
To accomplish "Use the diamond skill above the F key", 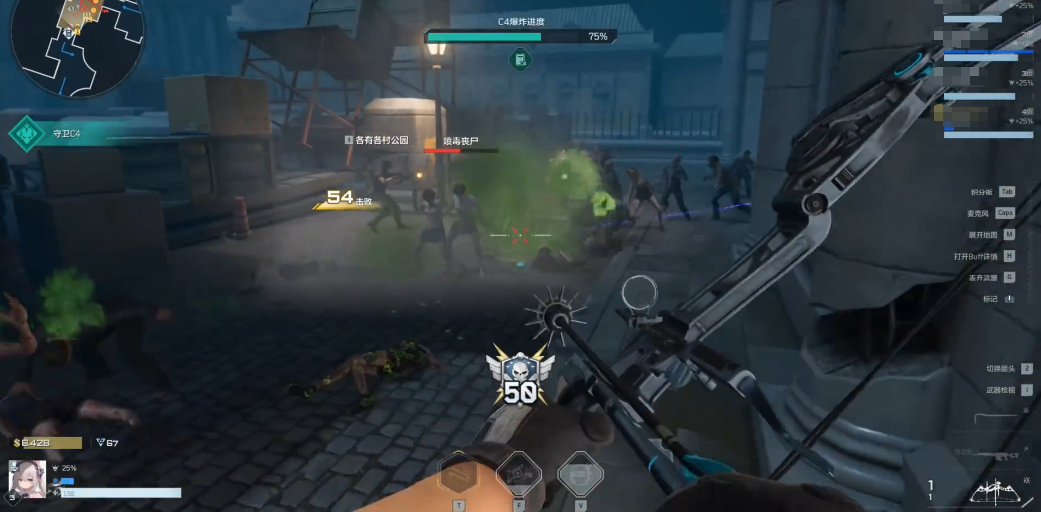I will [x=519, y=474].
